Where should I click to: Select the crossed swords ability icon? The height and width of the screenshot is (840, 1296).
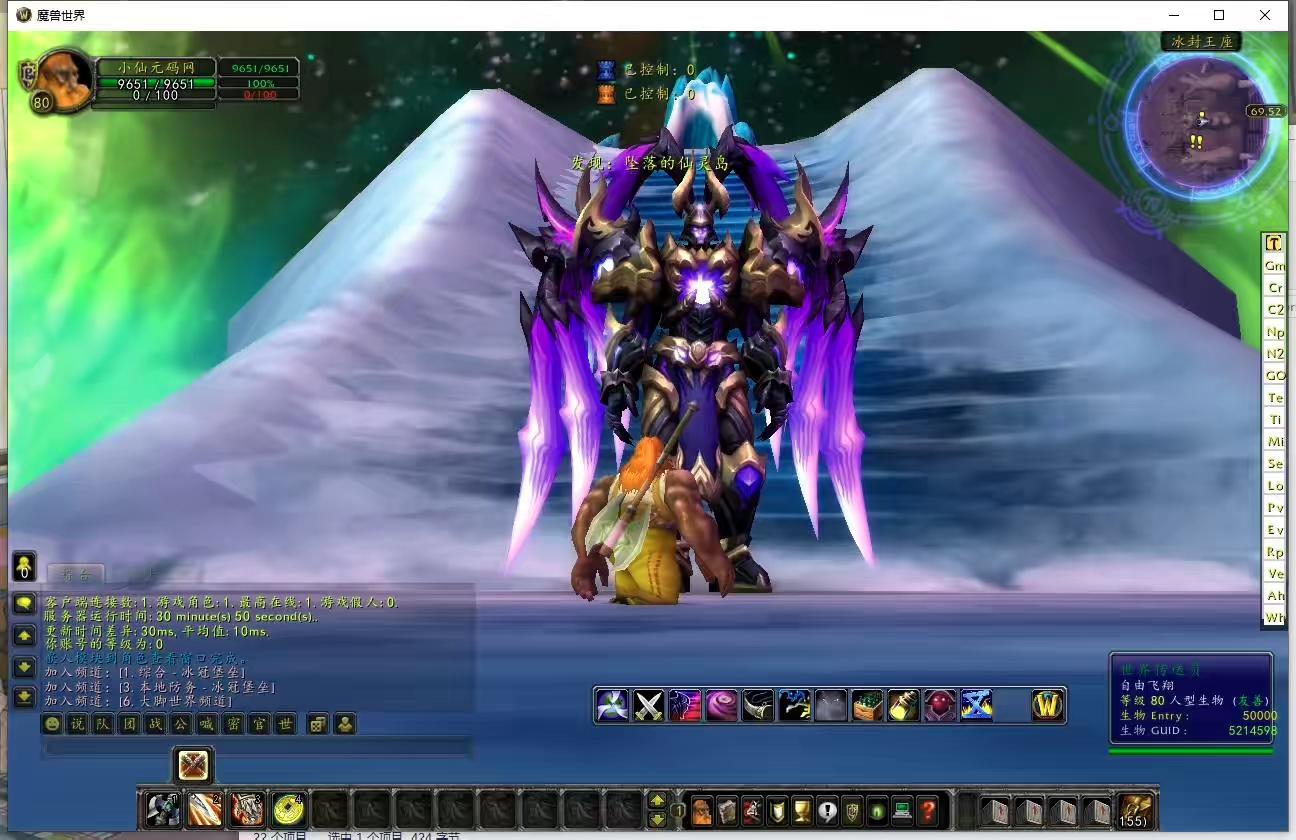(649, 706)
